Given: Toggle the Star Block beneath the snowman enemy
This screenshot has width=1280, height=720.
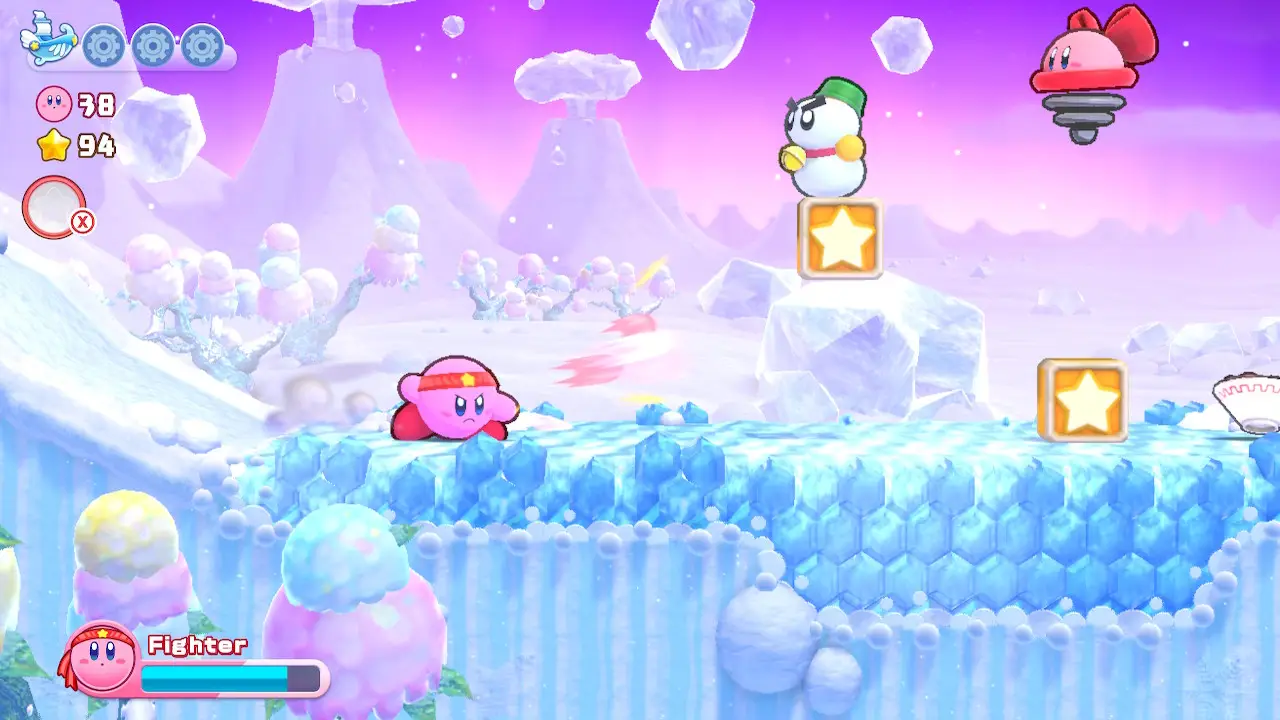Looking at the screenshot, I should coord(840,238).
